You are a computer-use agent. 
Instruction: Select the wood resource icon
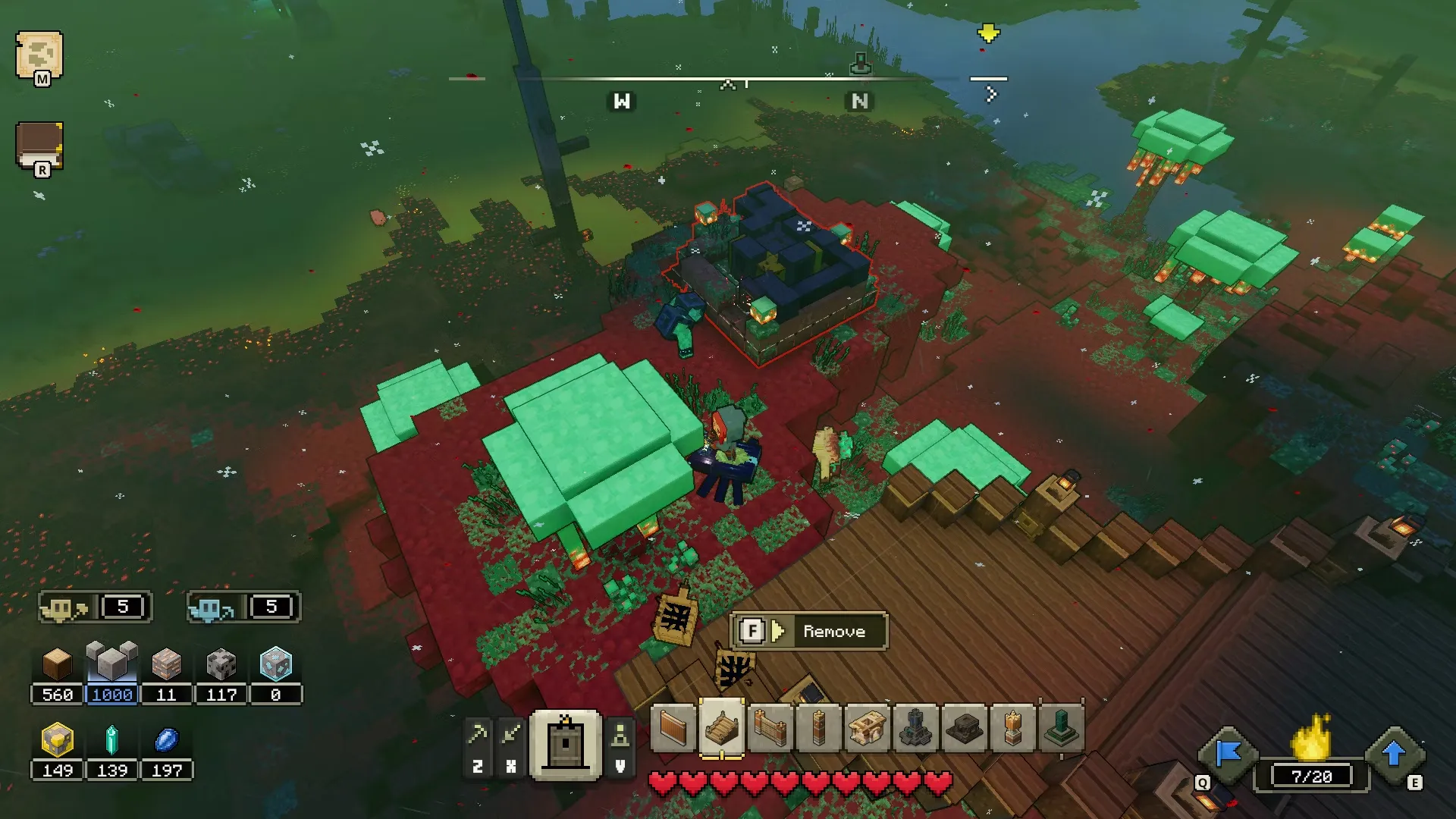(x=57, y=665)
